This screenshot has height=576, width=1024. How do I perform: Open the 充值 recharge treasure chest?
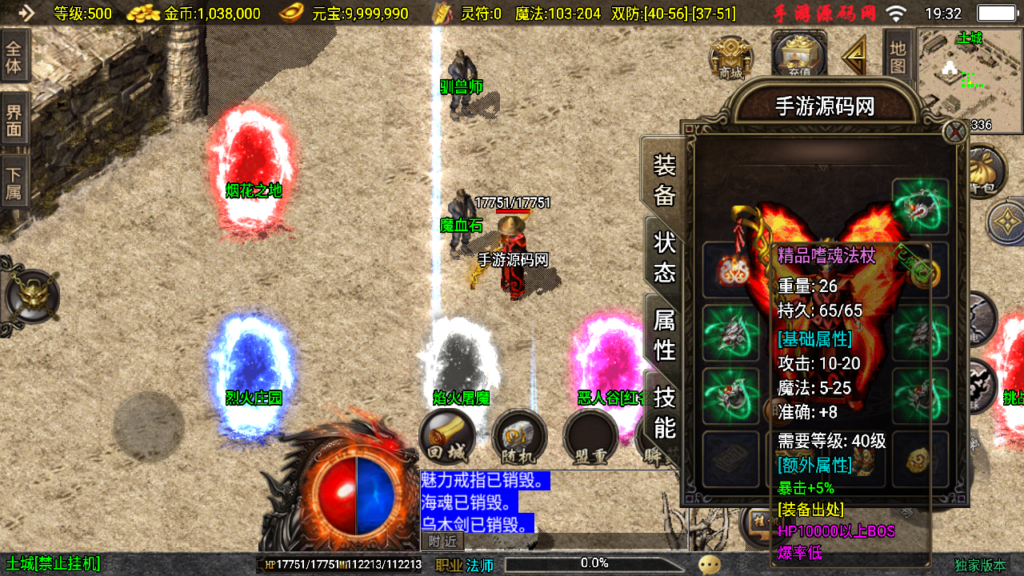click(x=797, y=56)
